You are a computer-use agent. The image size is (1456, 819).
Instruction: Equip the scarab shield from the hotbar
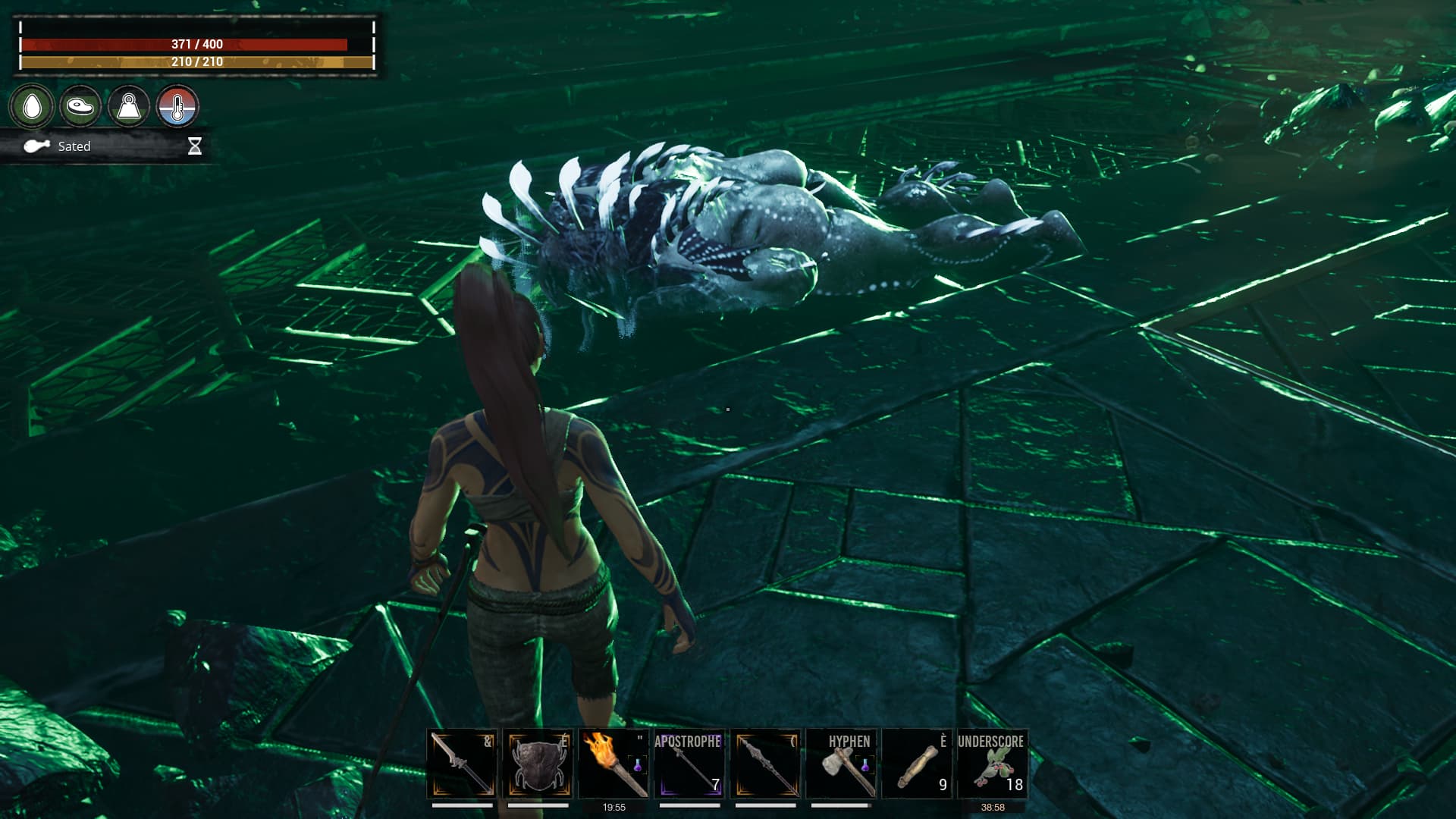tap(538, 764)
